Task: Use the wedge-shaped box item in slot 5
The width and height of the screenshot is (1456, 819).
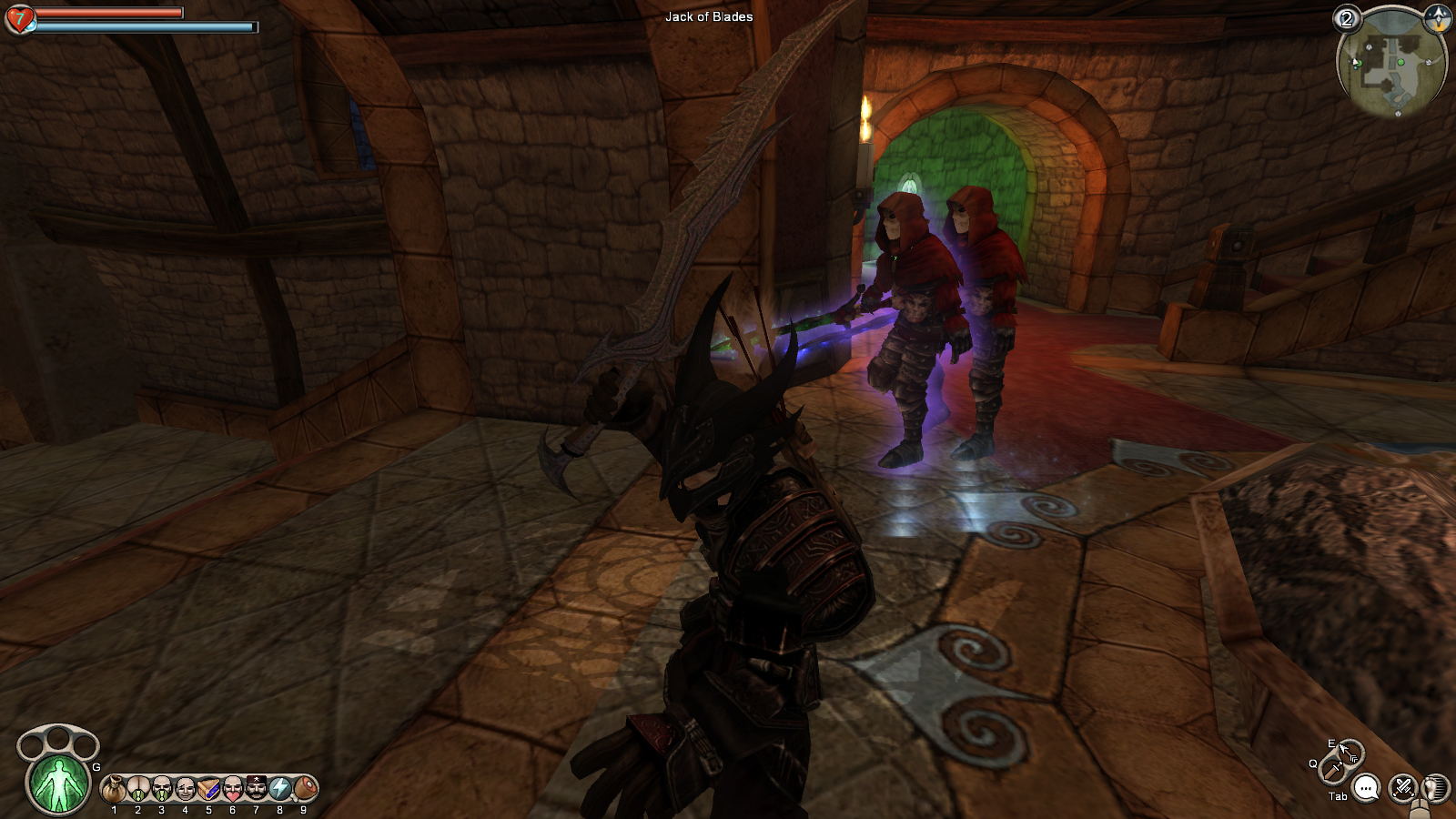Action: pos(208,788)
